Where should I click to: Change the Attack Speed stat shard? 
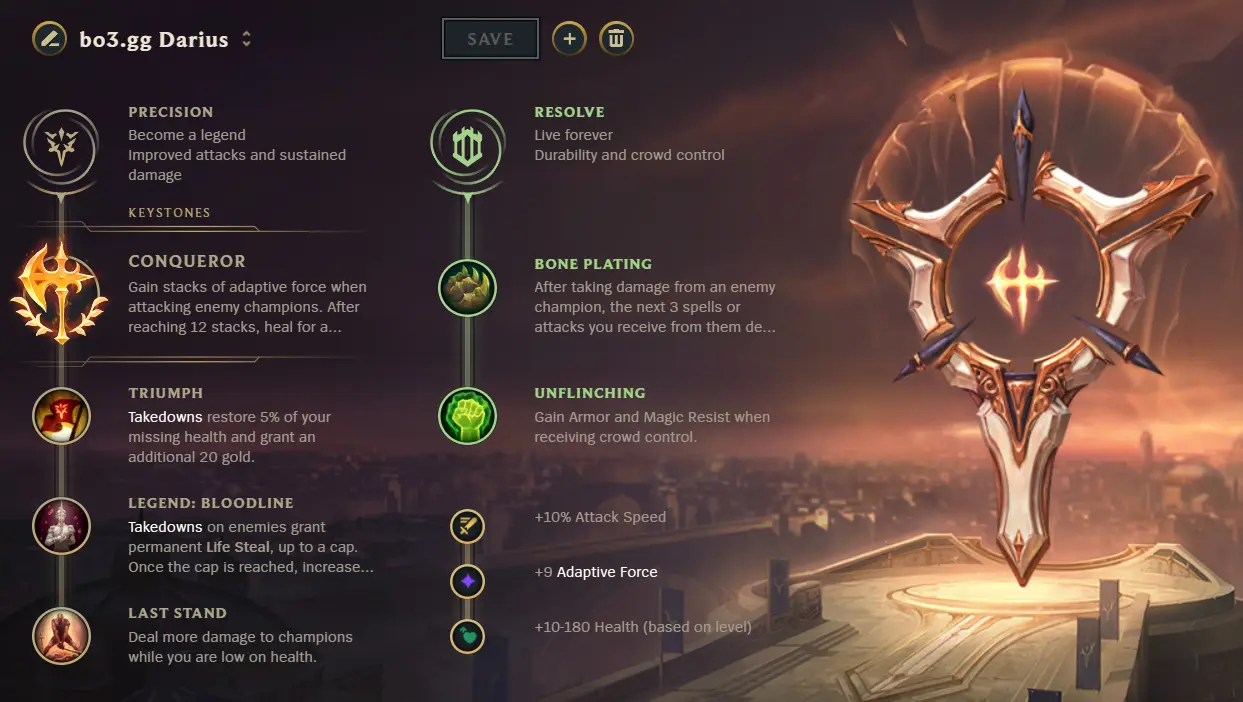467,526
